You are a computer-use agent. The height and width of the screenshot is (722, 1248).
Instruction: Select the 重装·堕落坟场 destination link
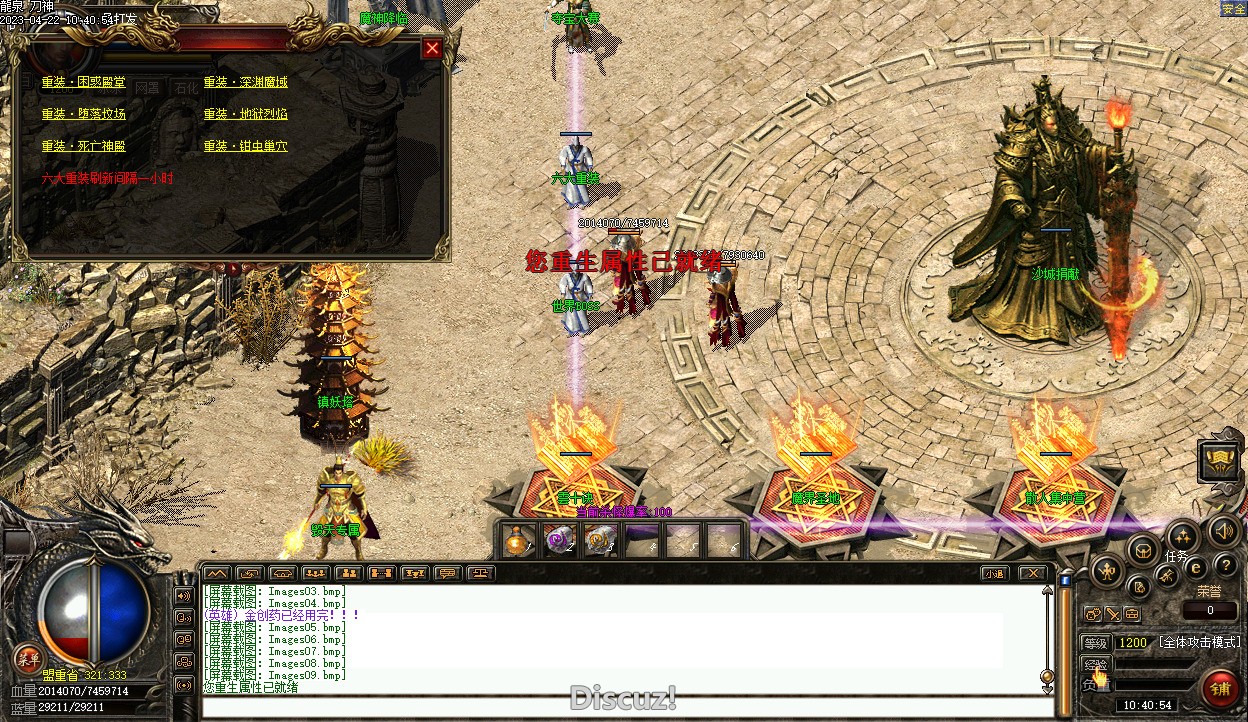point(84,114)
